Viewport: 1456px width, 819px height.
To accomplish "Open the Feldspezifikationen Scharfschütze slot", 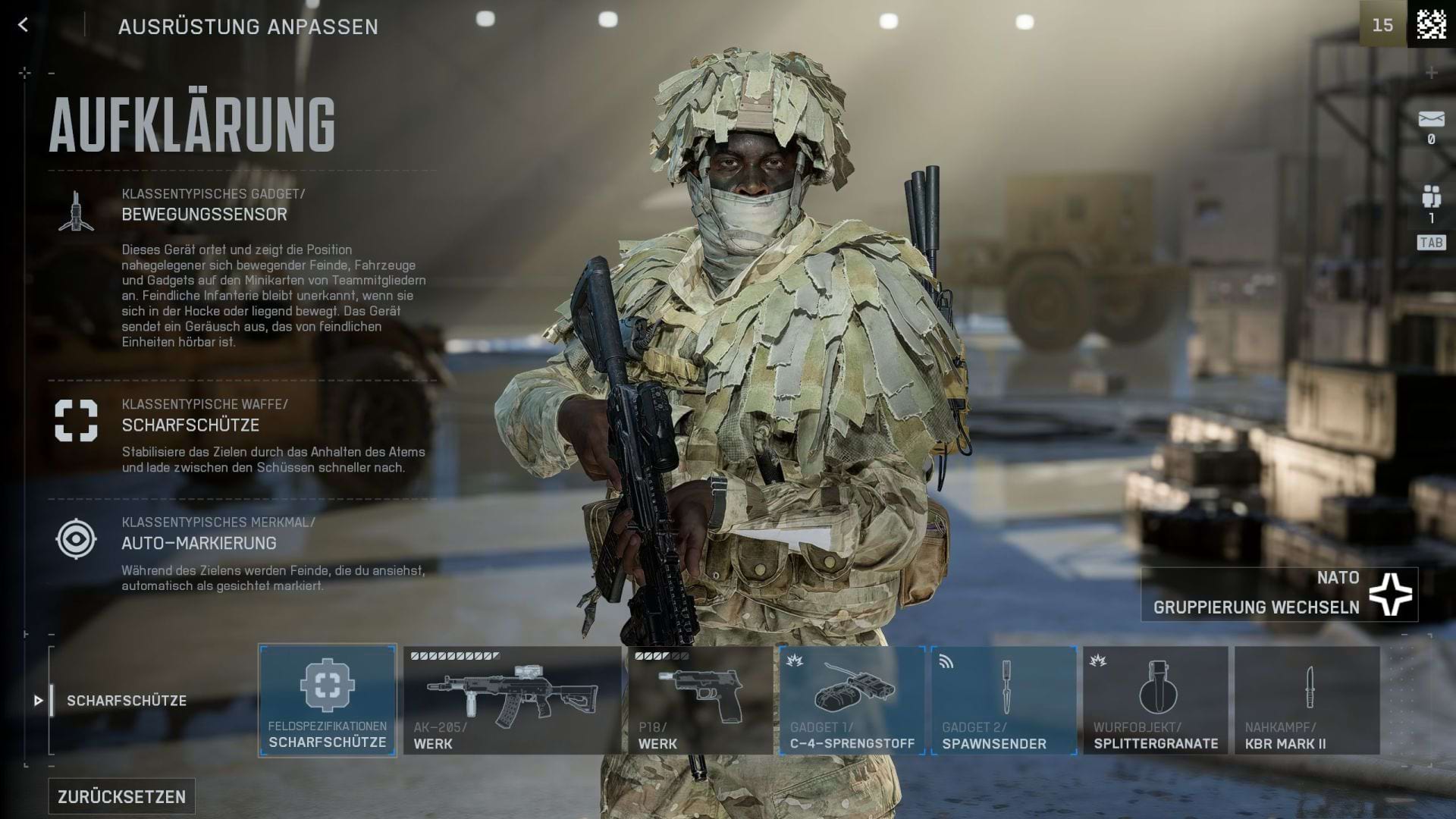I will (x=327, y=700).
